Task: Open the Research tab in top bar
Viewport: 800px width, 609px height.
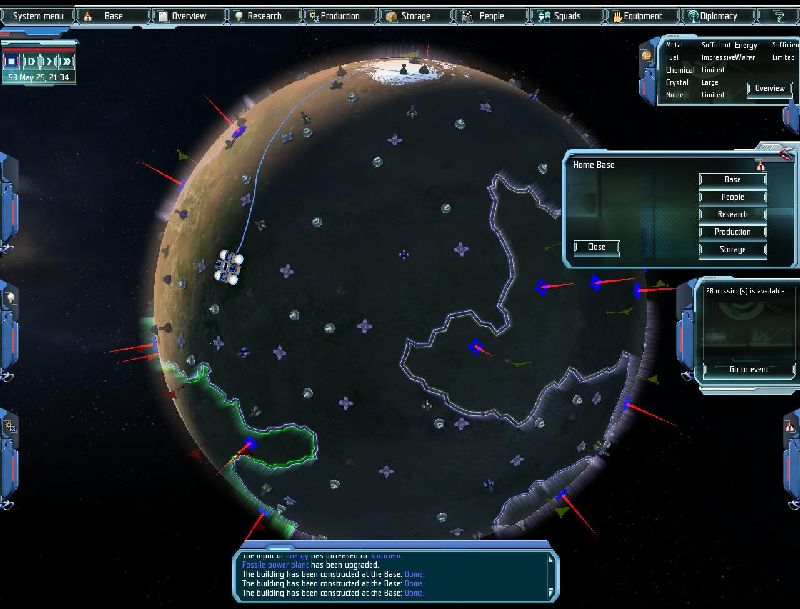Action: click(262, 16)
